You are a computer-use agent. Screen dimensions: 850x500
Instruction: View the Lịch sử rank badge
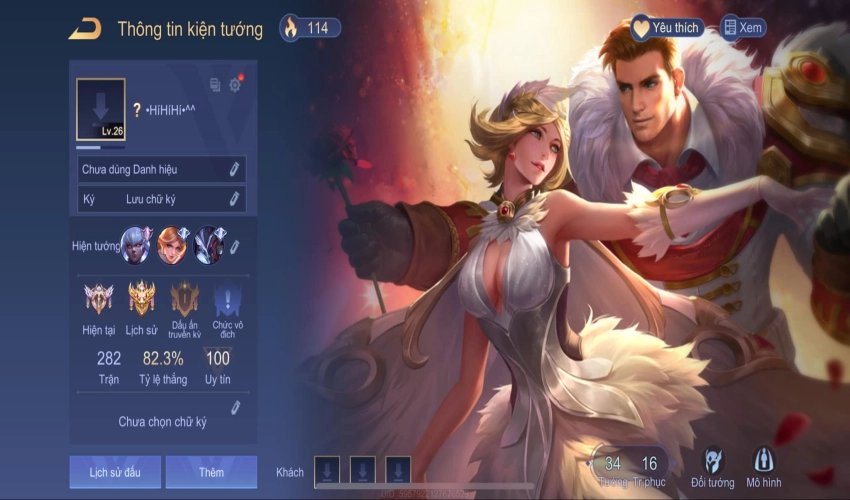[142, 298]
